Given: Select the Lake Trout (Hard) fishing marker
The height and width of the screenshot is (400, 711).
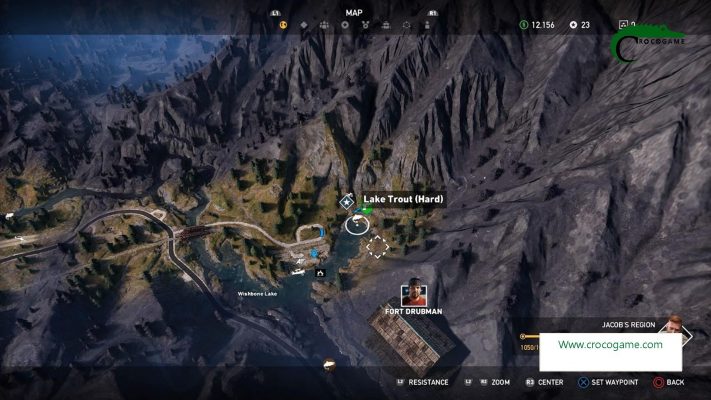Looking at the screenshot, I should coord(356,224).
